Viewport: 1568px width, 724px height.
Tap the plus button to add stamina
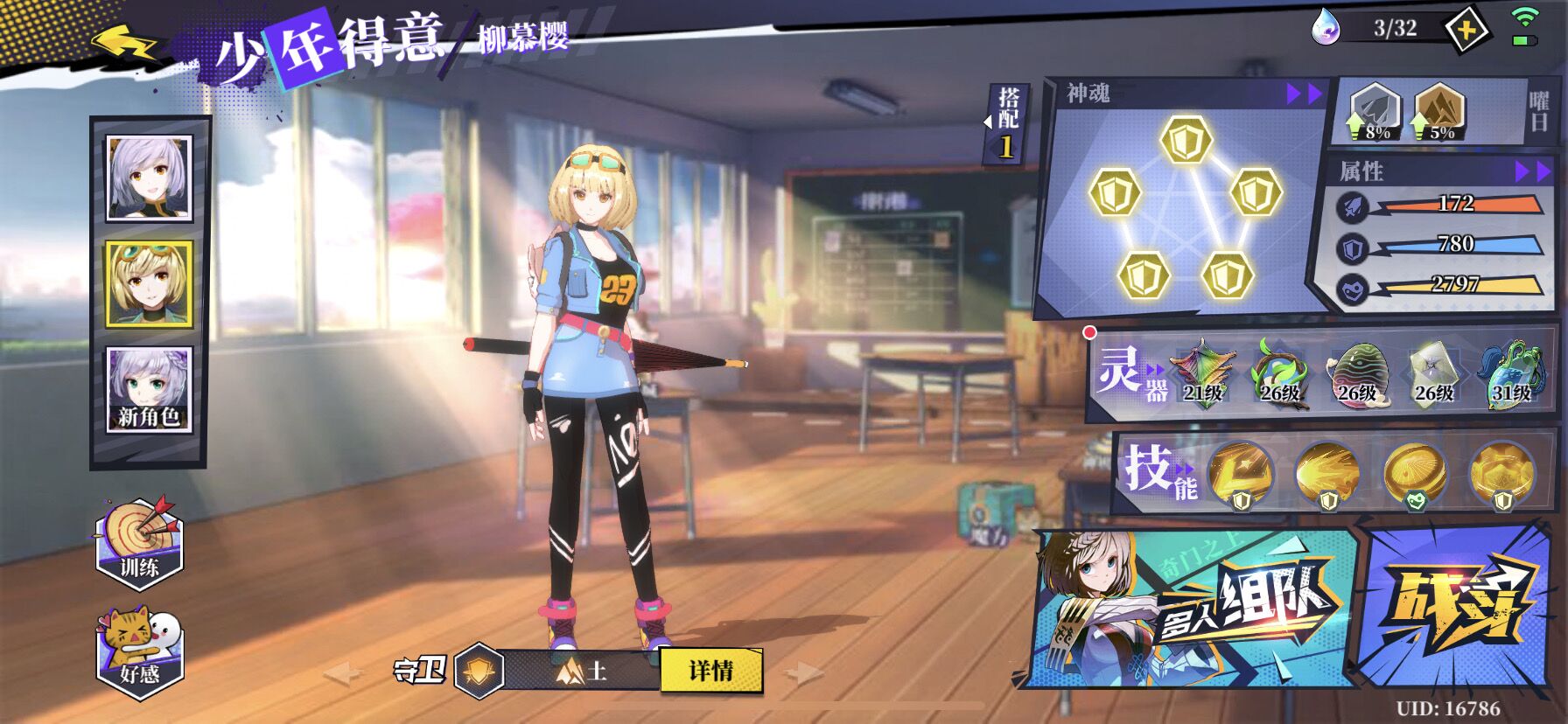(x=1467, y=31)
